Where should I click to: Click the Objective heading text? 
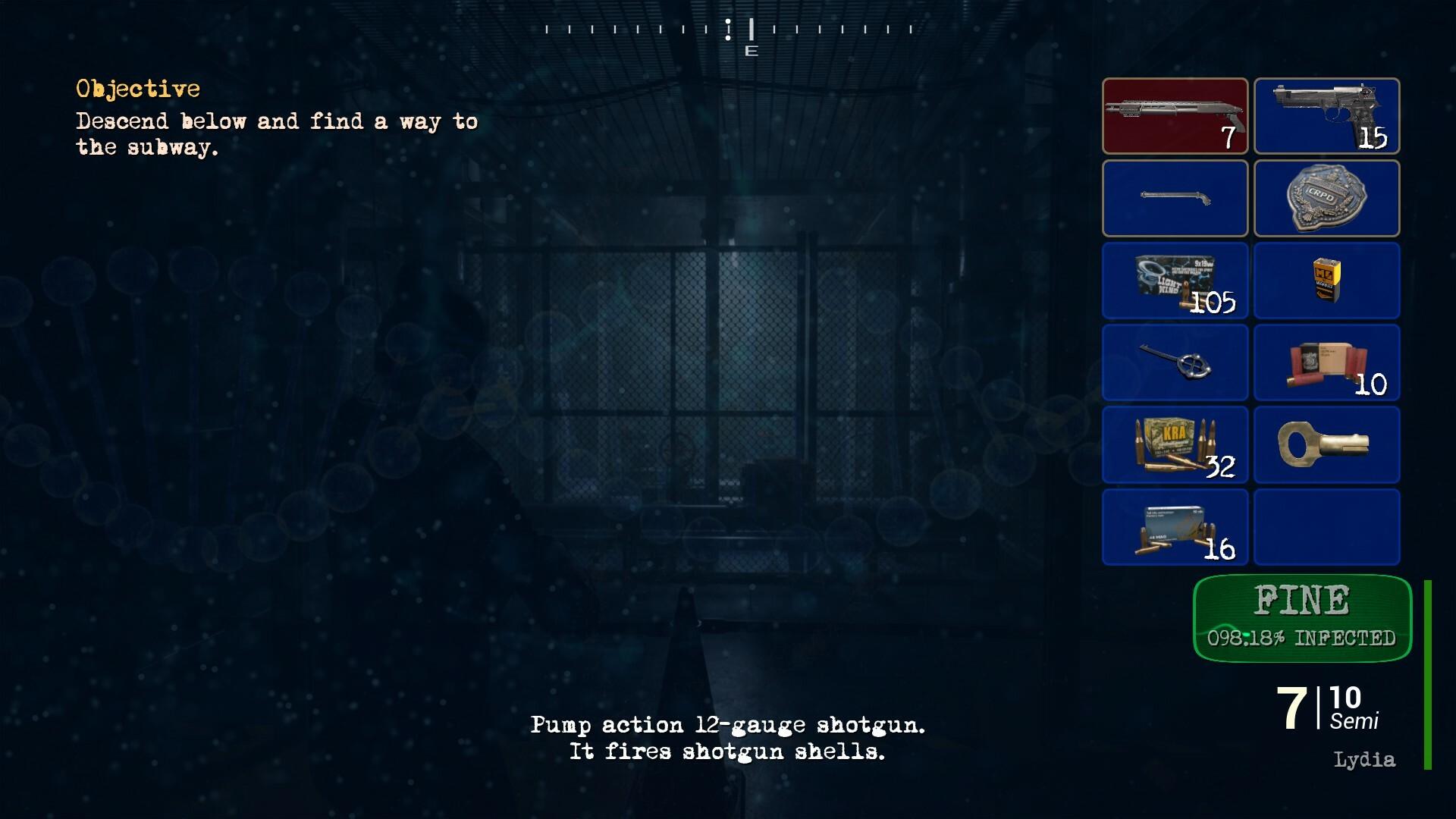(x=137, y=89)
